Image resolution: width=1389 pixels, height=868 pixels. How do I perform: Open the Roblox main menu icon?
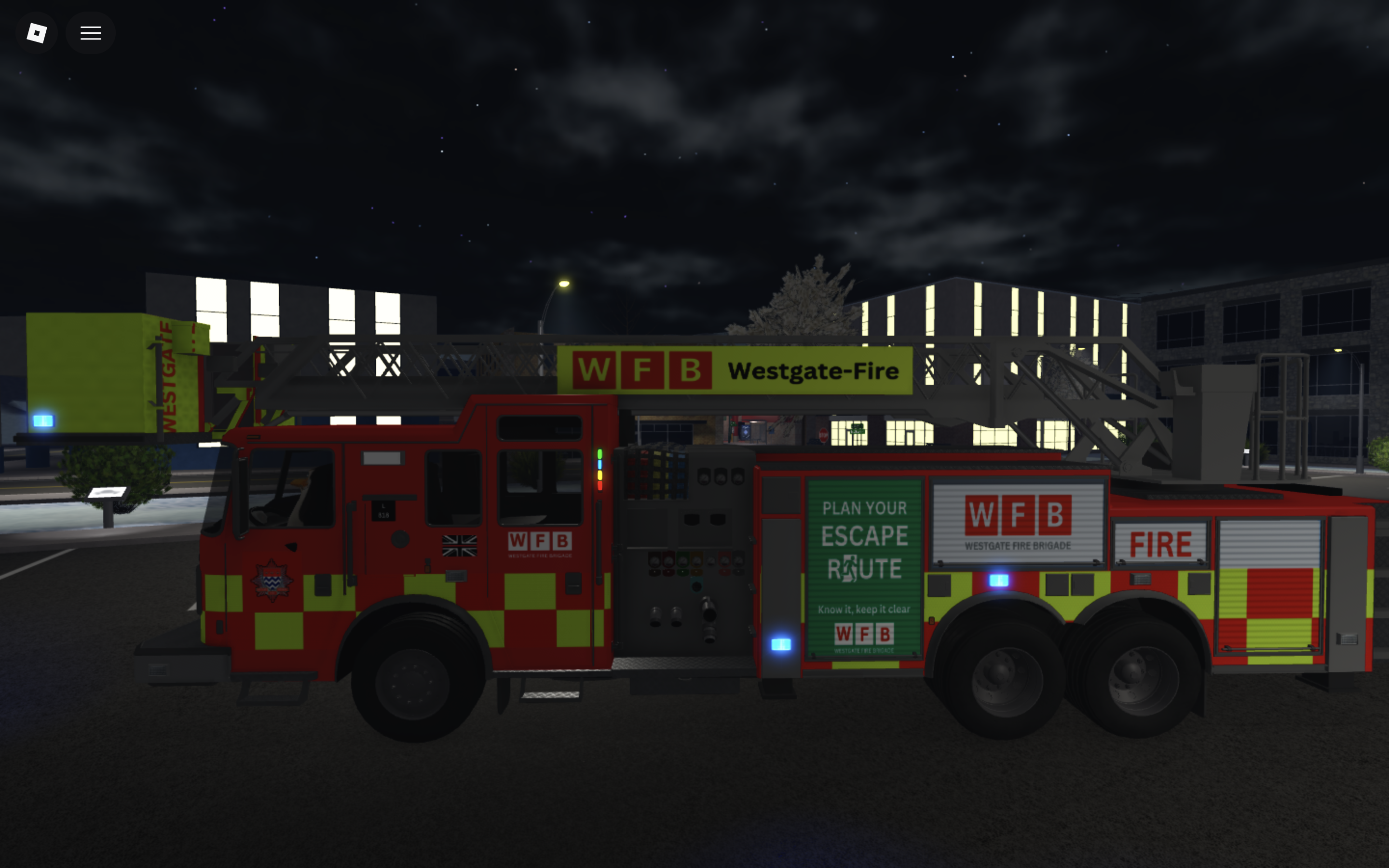[36, 33]
